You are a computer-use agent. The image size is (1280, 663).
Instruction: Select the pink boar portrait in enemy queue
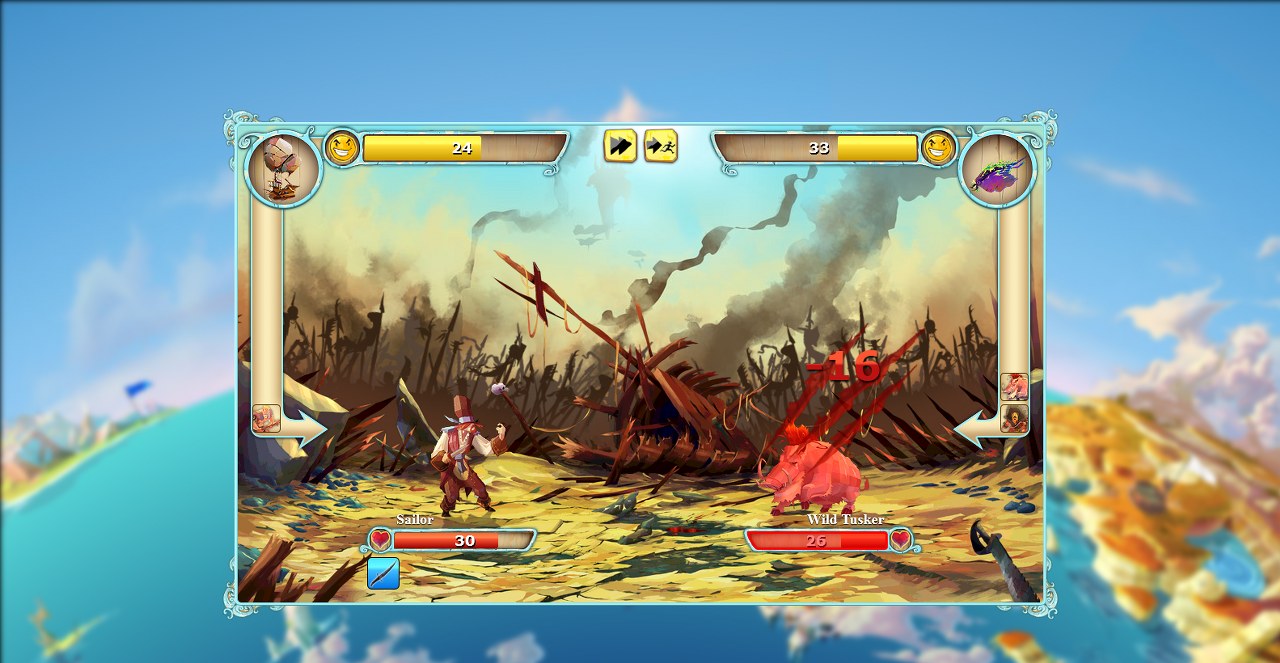coord(1014,387)
